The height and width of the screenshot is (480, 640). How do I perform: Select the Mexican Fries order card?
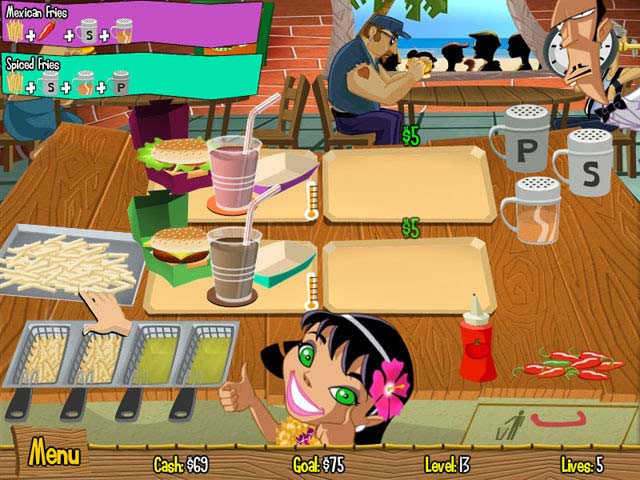[130, 24]
